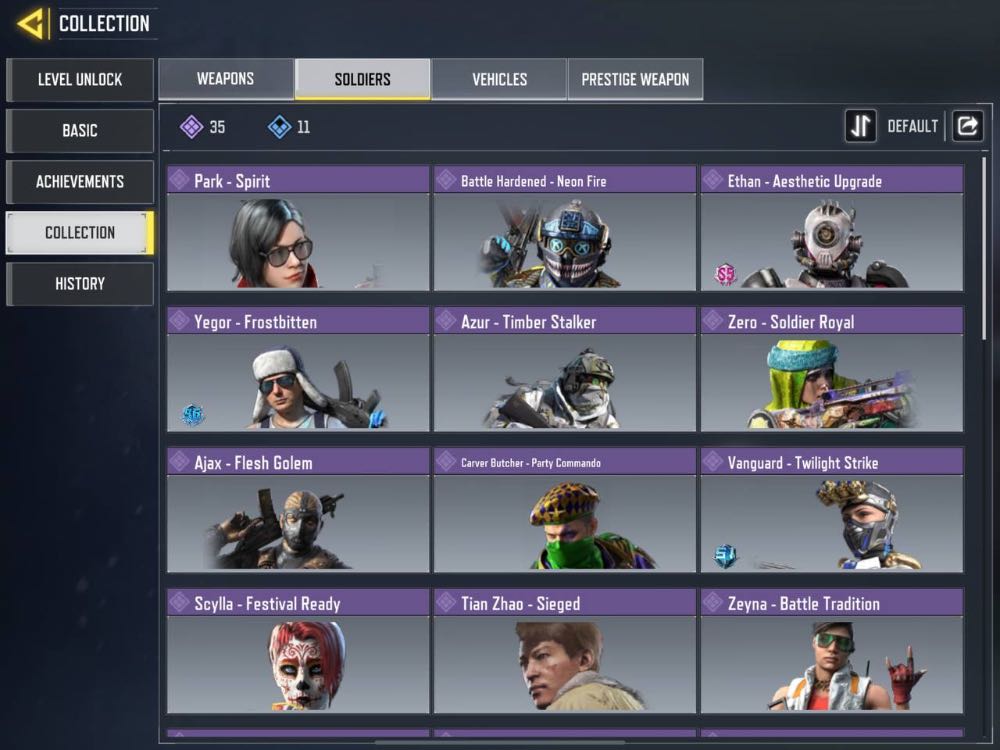The image size is (1000, 750).
Task: Switch to the Vehicles tab
Action: coord(499,79)
